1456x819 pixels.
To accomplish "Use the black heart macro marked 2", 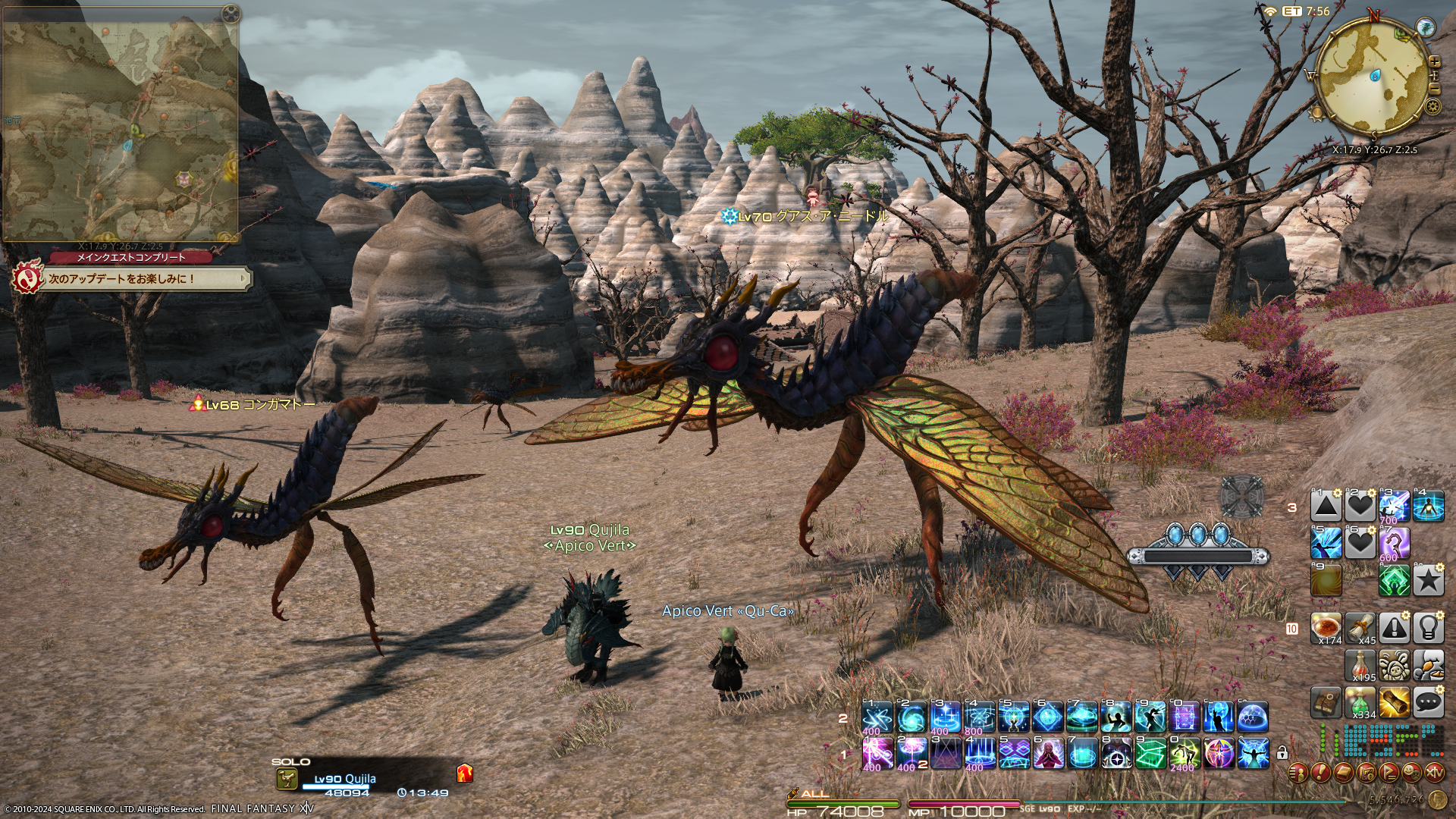I will tap(1360, 506).
